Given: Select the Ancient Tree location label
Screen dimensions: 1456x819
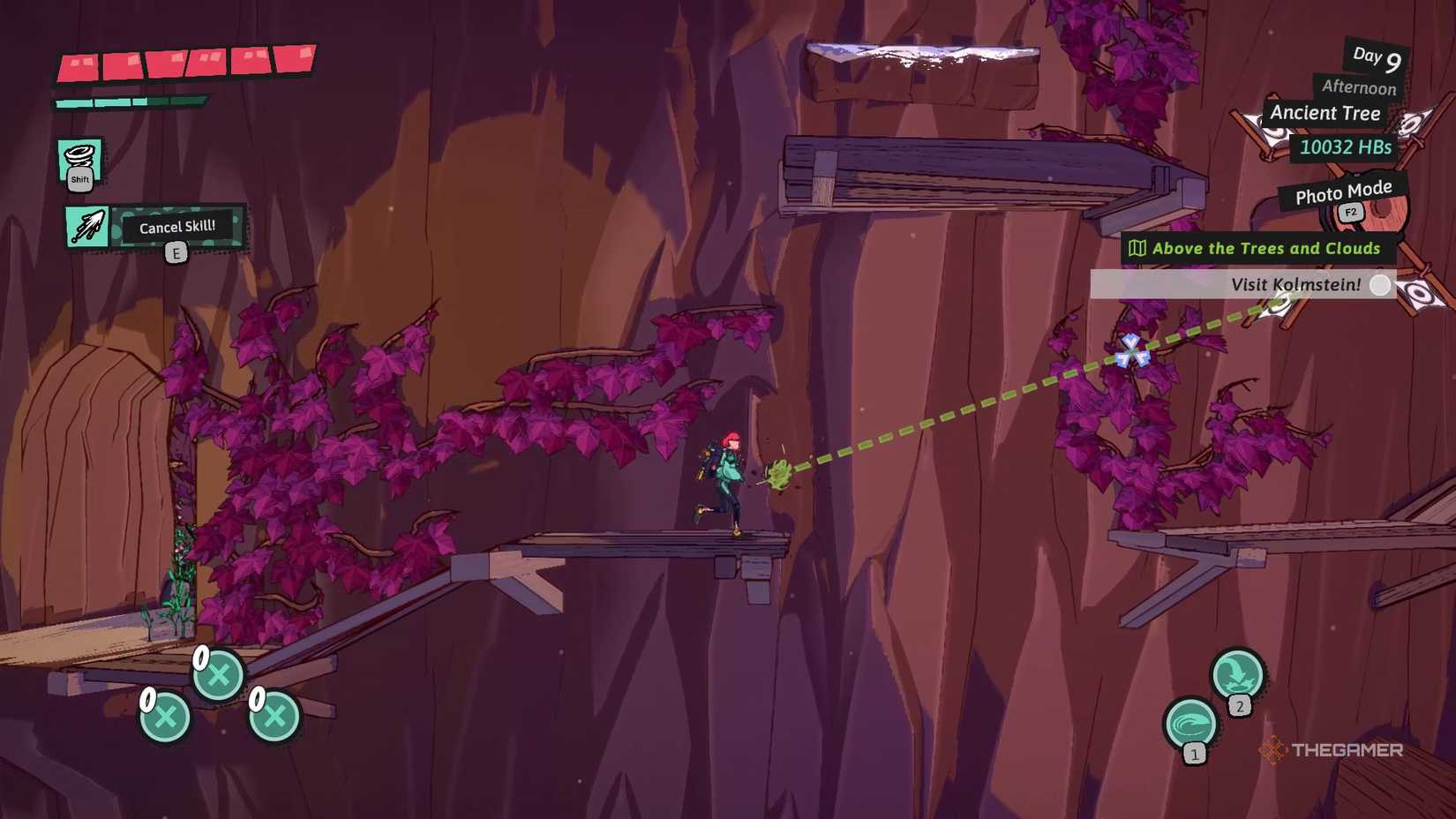Looking at the screenshot, I should 1325,113.
